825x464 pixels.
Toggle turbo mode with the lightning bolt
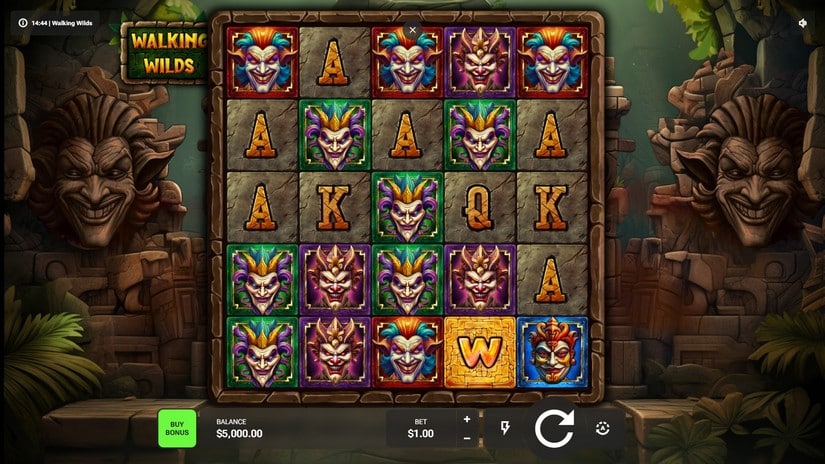(x=505, y=428)
